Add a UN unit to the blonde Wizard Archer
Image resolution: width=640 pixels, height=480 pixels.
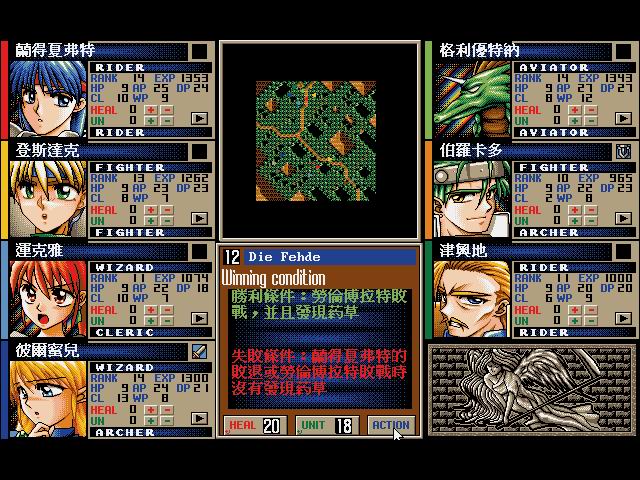152,421
